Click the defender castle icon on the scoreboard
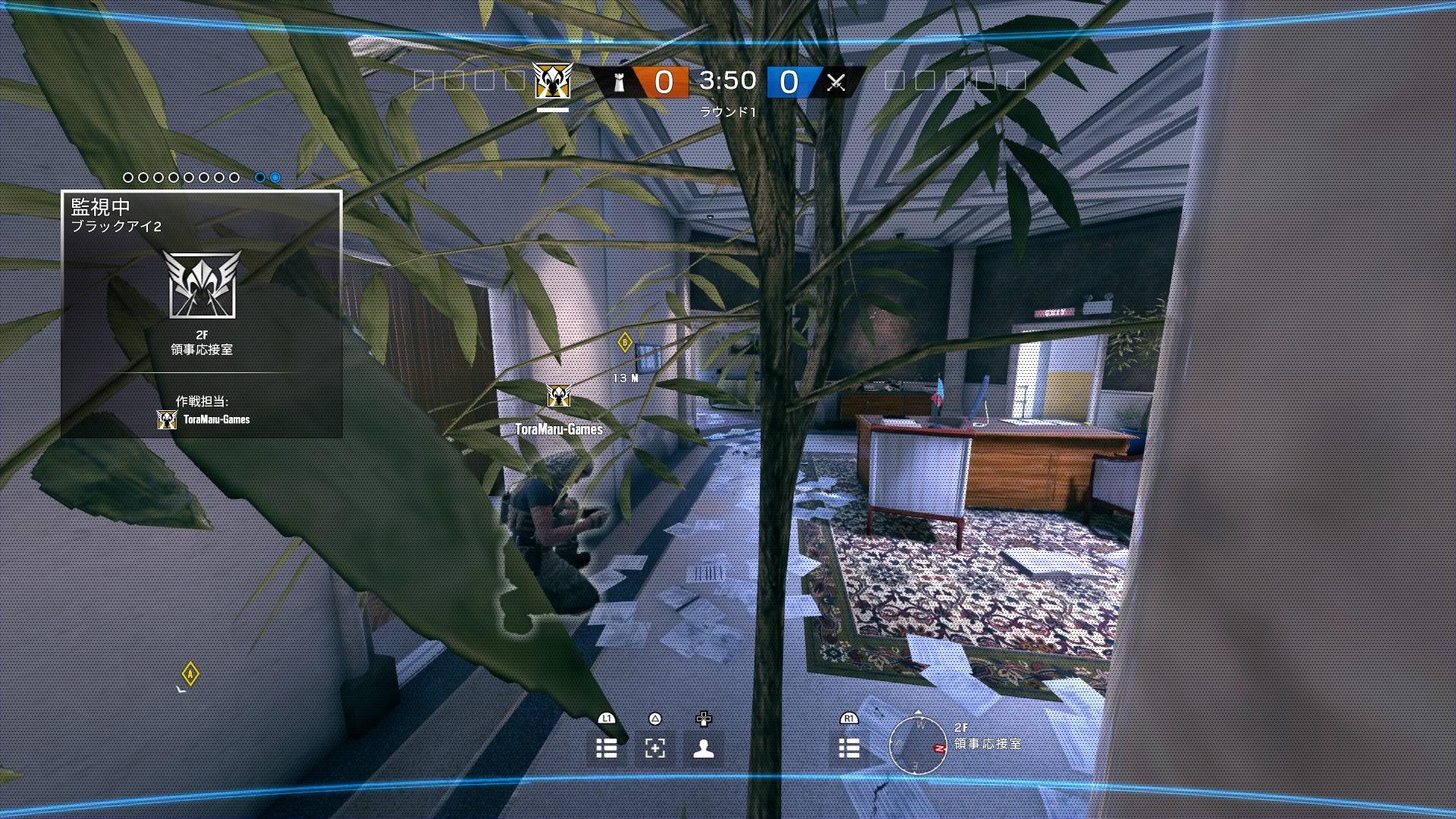This screenshot has height=819, width=1456. [x=620, y=81]
